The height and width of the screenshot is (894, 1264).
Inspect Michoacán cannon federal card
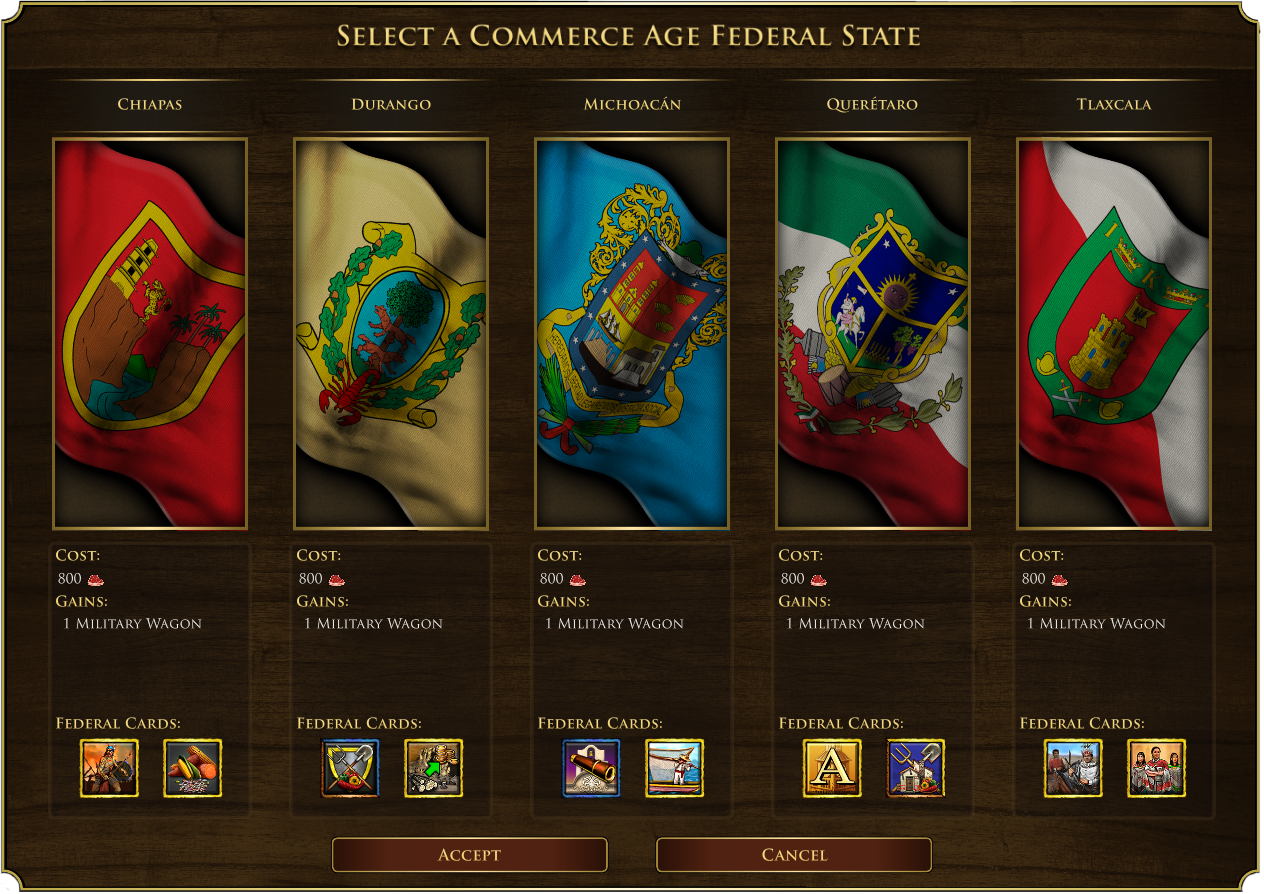coord(592,768)
